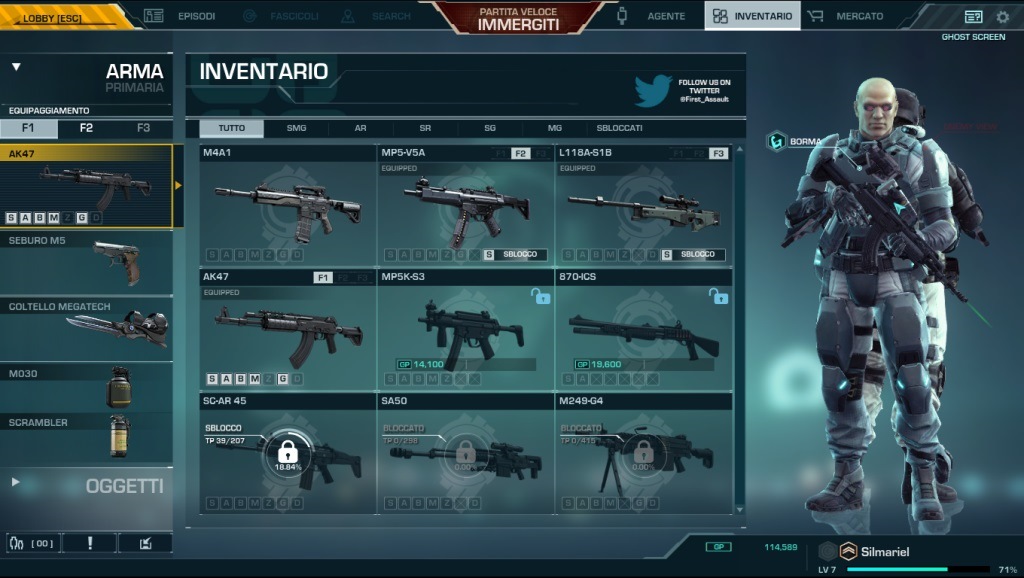Filter inventory by SMG
Viewport: 1024px width, 578px height.
point(296,128)
